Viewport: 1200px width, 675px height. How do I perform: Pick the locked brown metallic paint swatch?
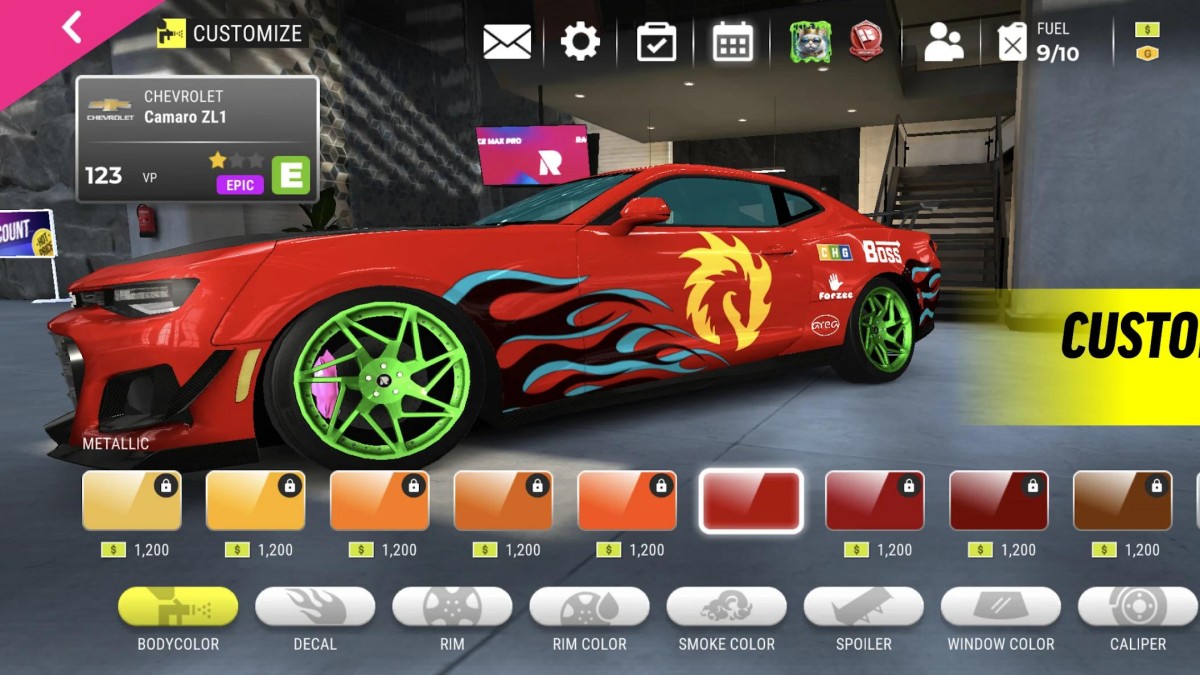(x=1122, y=500)
